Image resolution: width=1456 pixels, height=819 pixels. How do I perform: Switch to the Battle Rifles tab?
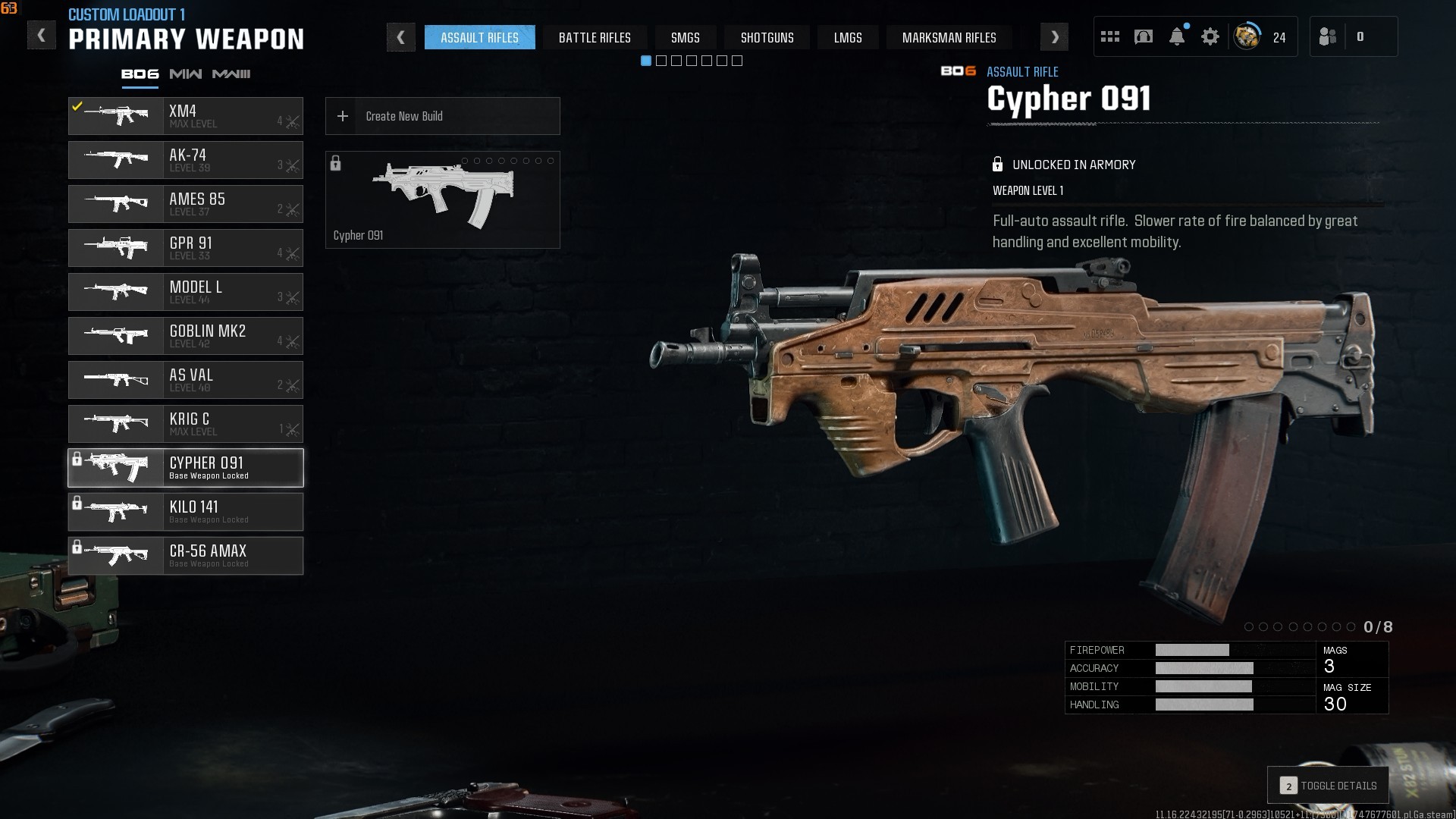tap(595, 37)
